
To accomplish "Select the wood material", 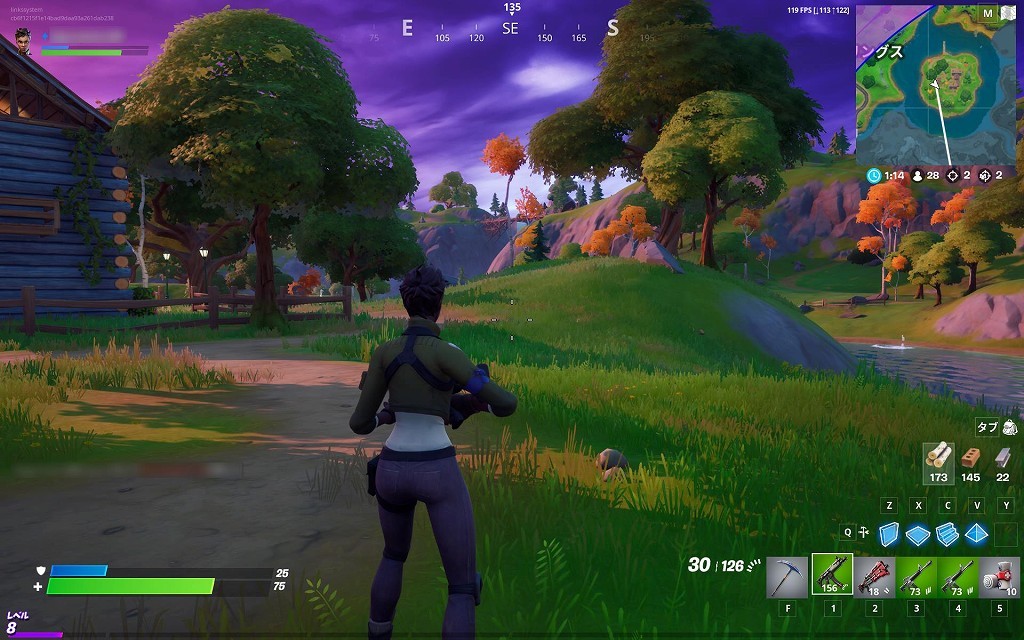I will pyautogui.click(x=938, y=457).
